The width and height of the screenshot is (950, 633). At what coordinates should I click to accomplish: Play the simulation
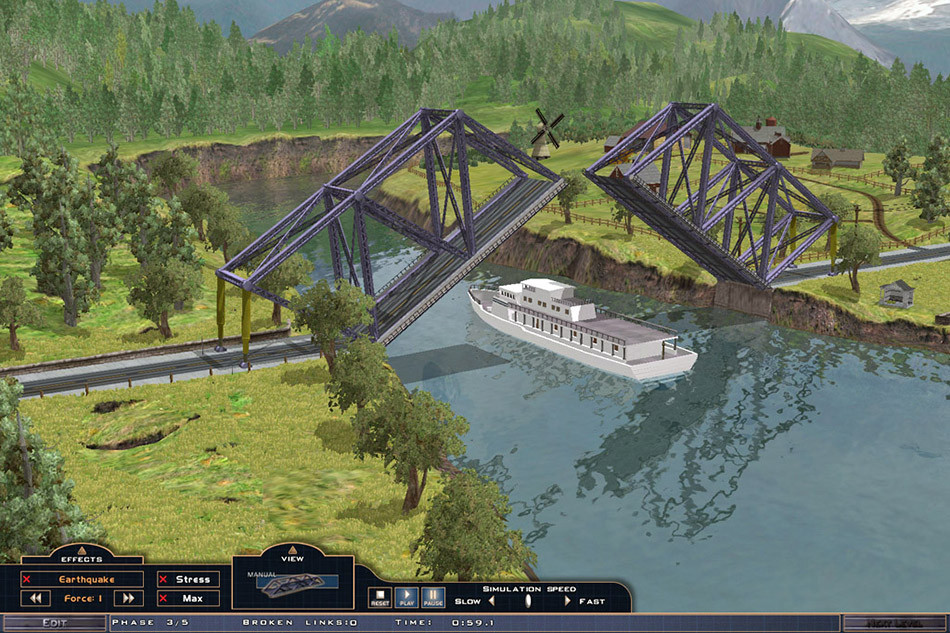tap(406, 598)
